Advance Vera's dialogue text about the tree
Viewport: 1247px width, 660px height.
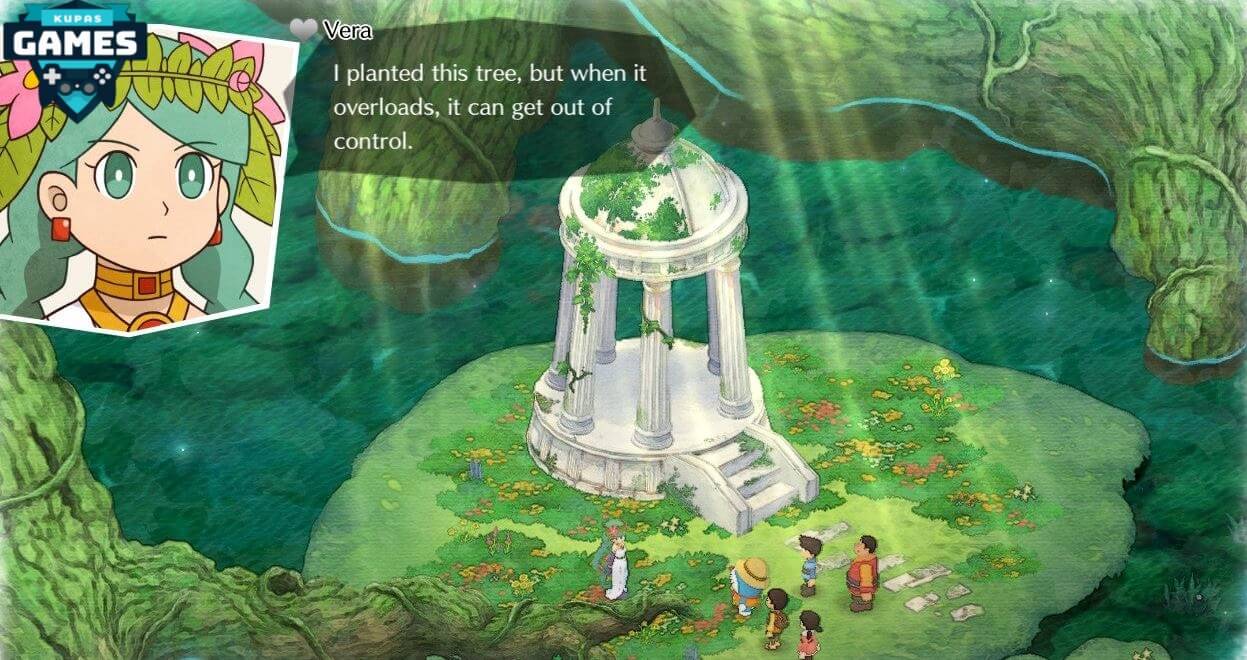pyautogui.click(x=472, y=108)
